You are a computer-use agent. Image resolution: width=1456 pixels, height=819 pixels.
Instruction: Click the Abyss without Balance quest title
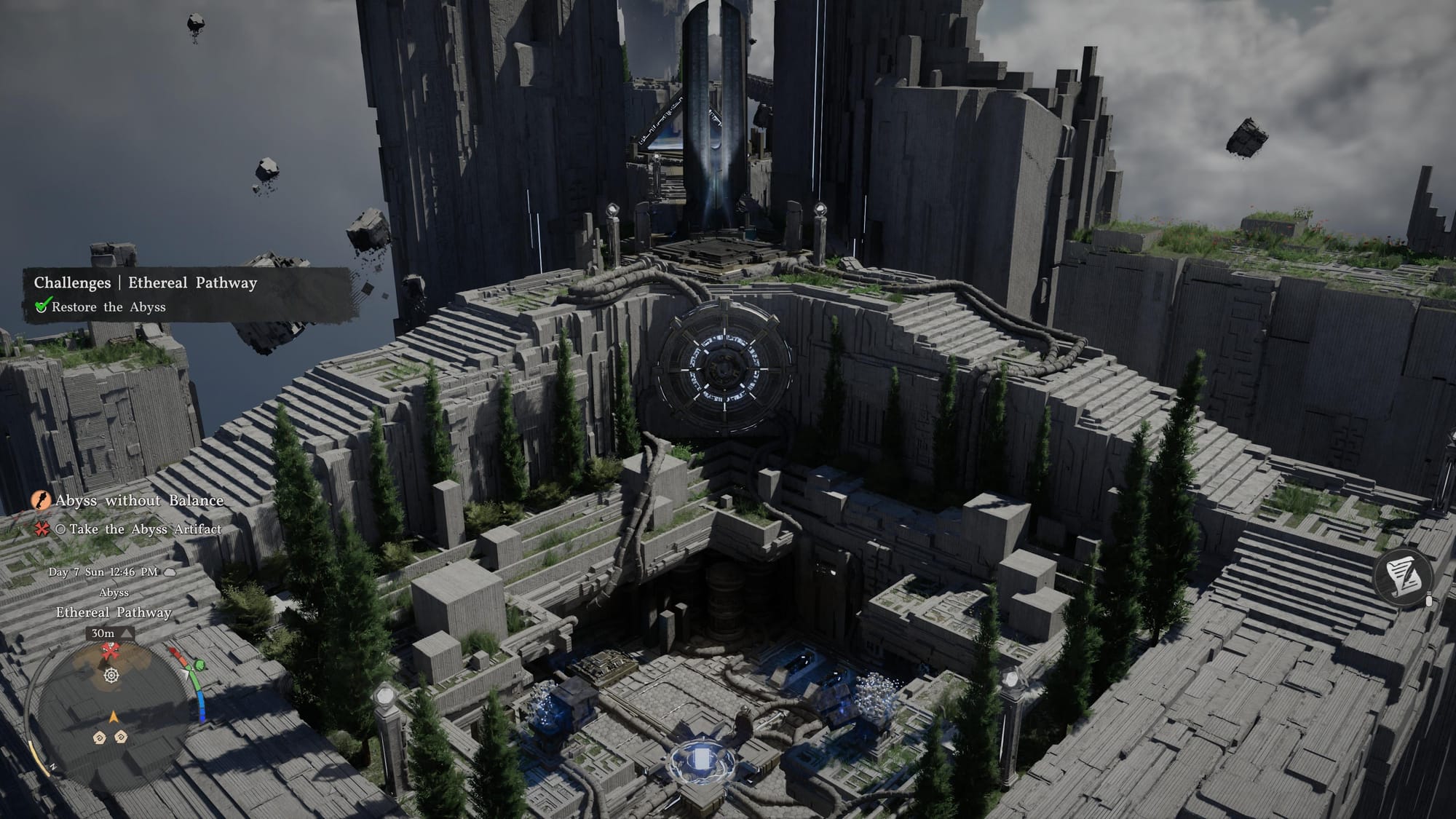tap(139, 501)
